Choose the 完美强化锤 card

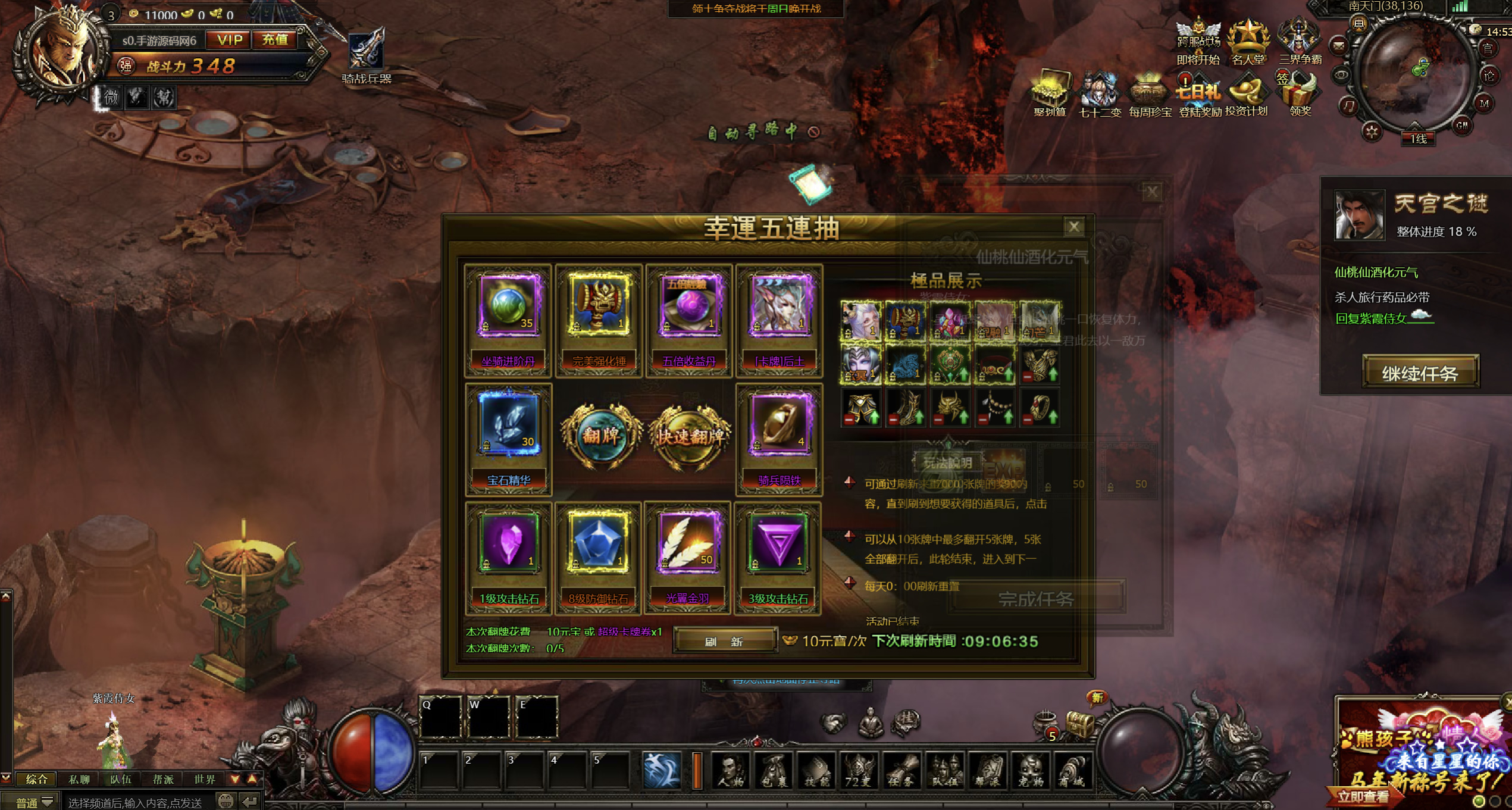pyautogui.click(x=599, y=320)
